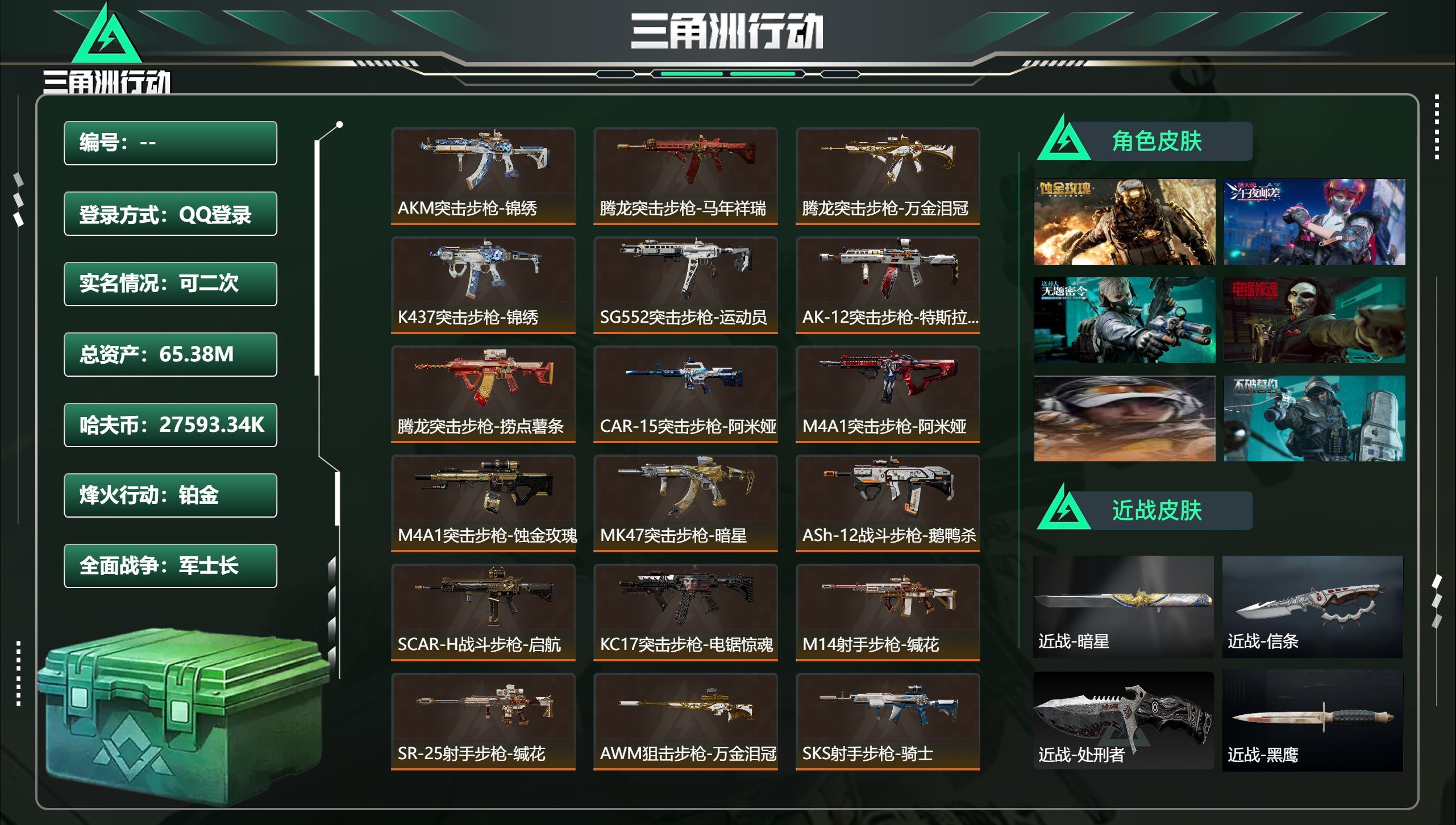The height and width of the screenshot is (825, 1456).
Task: Select the K437突击步枪-锦绣 skin tile
Action: pos(483,285)
